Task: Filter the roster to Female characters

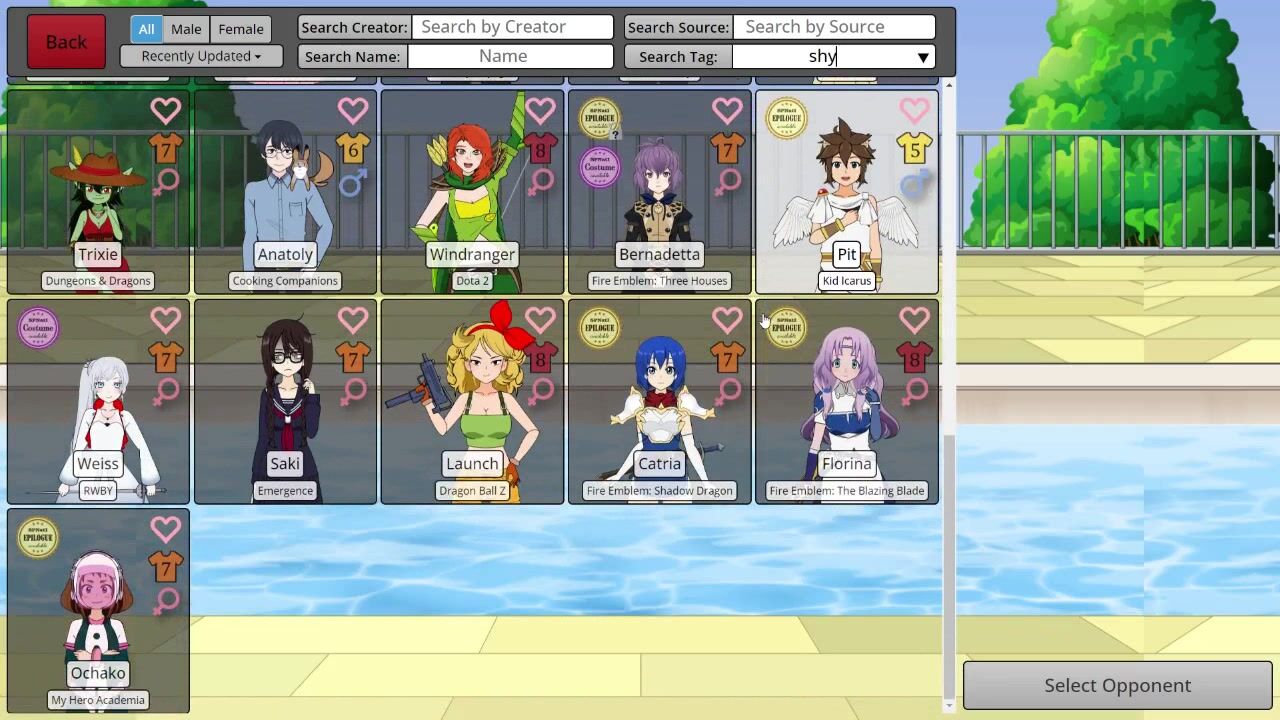Action: tap(241, 29)
